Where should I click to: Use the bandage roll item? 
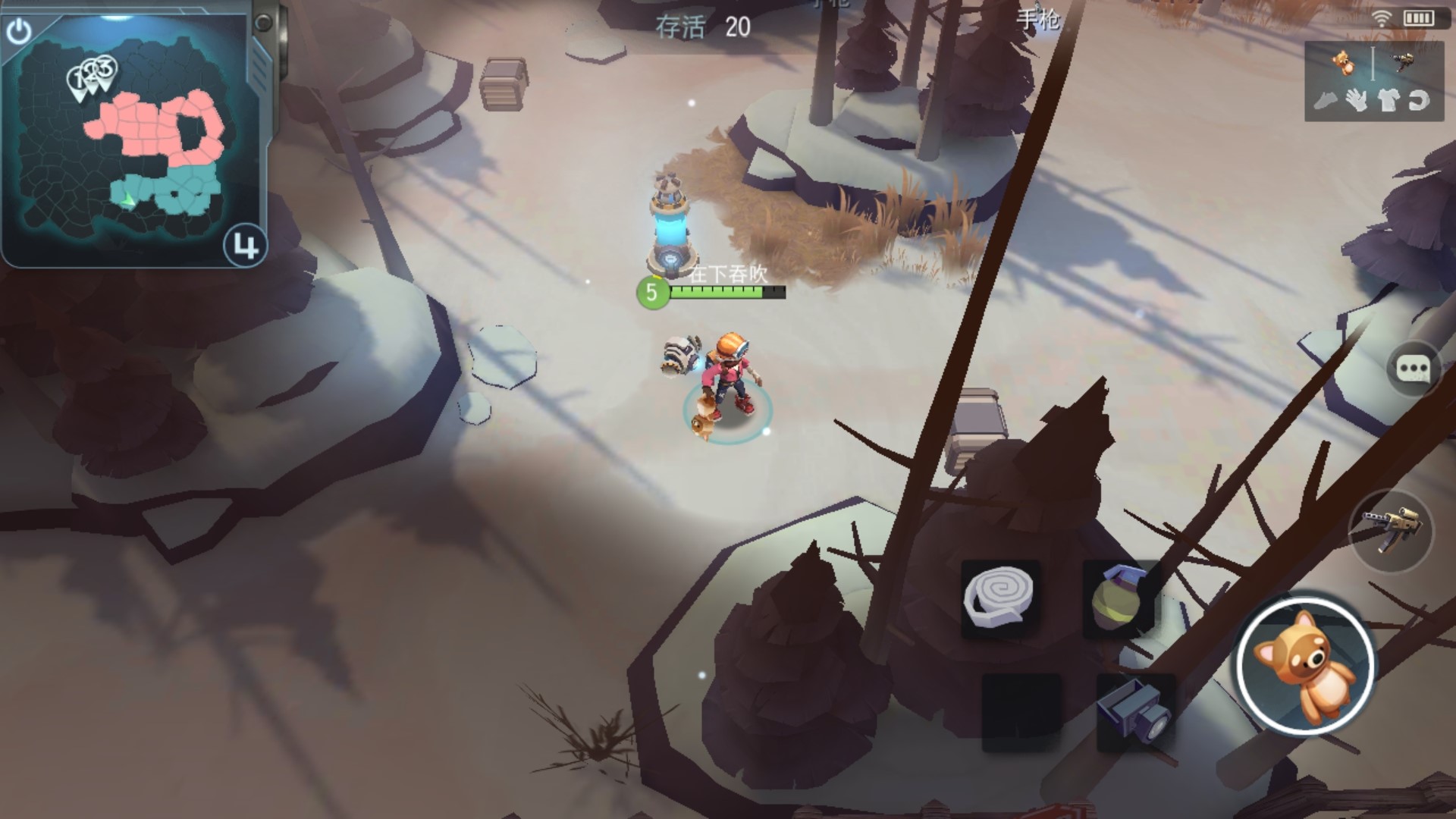[999, 598]
